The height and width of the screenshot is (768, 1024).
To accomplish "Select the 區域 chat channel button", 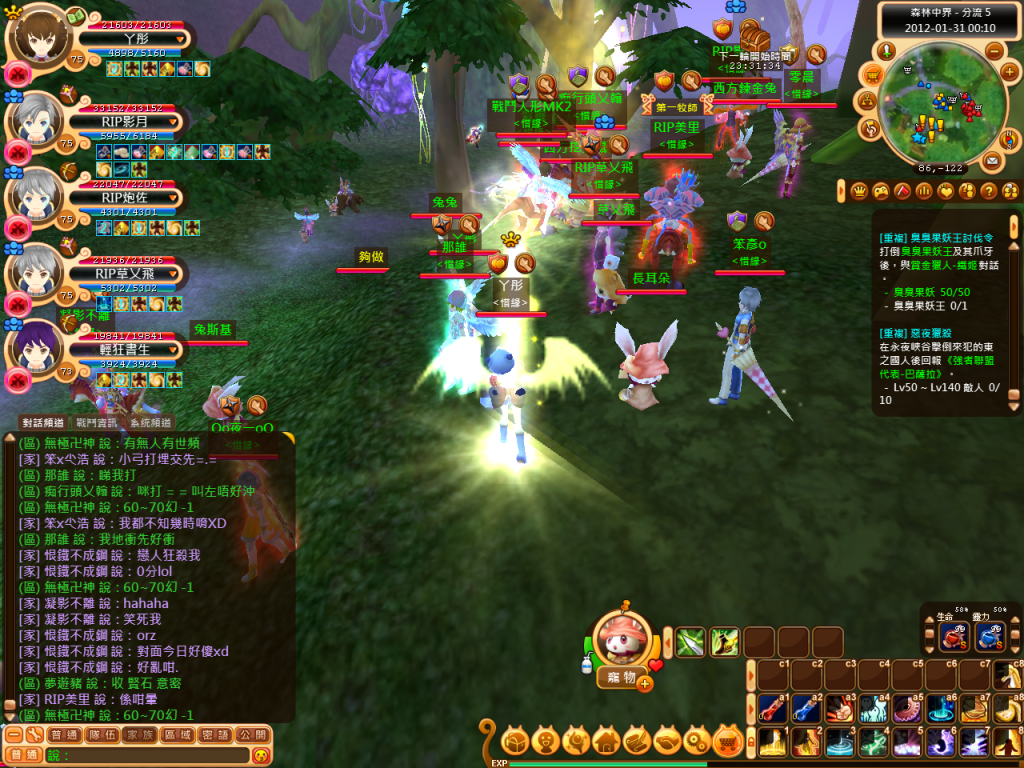I will 178,735.
